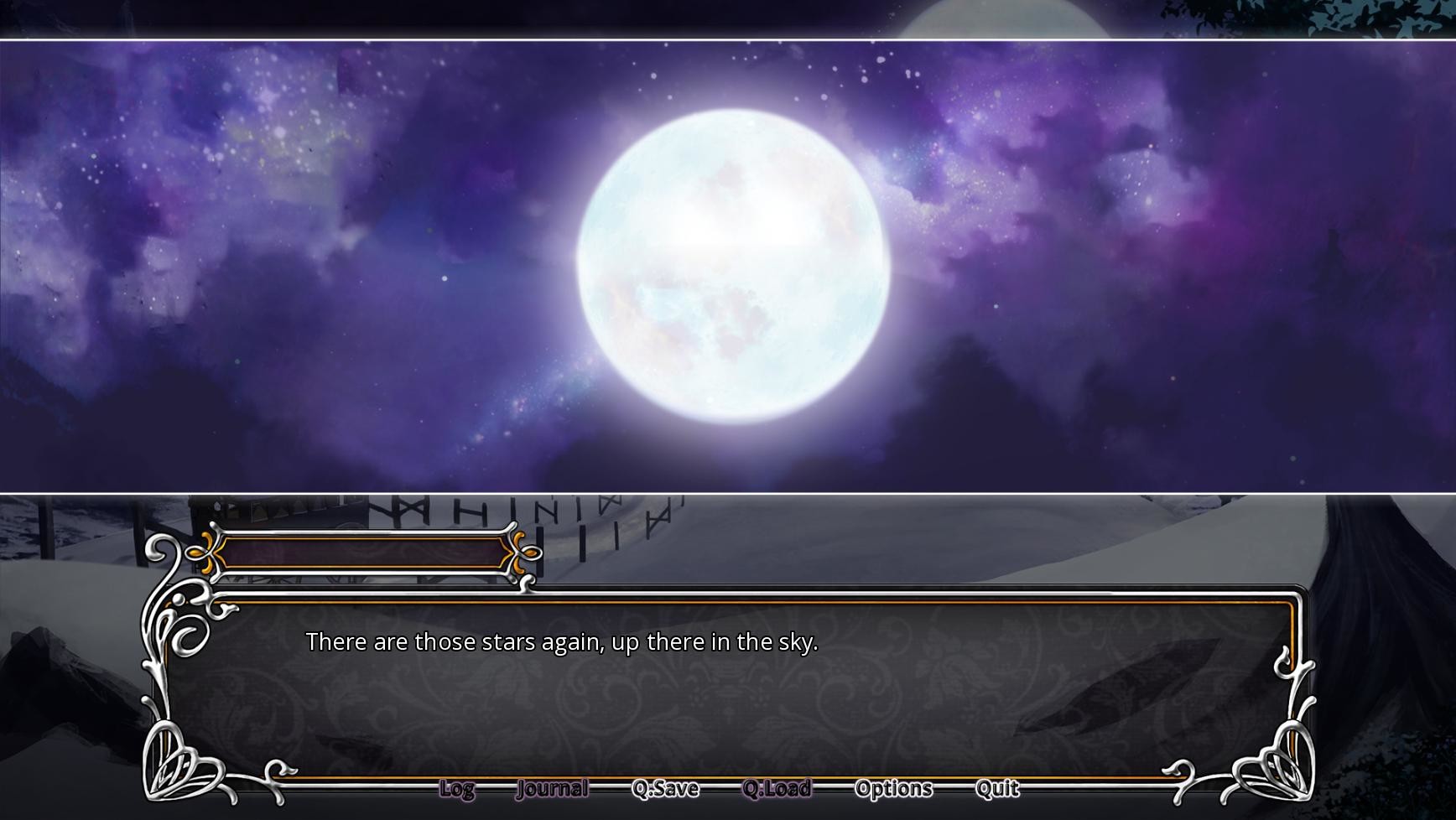Click Options in the quick menu bar
This screenshot has height=820, width=1456.
click(x=892, y=789)
